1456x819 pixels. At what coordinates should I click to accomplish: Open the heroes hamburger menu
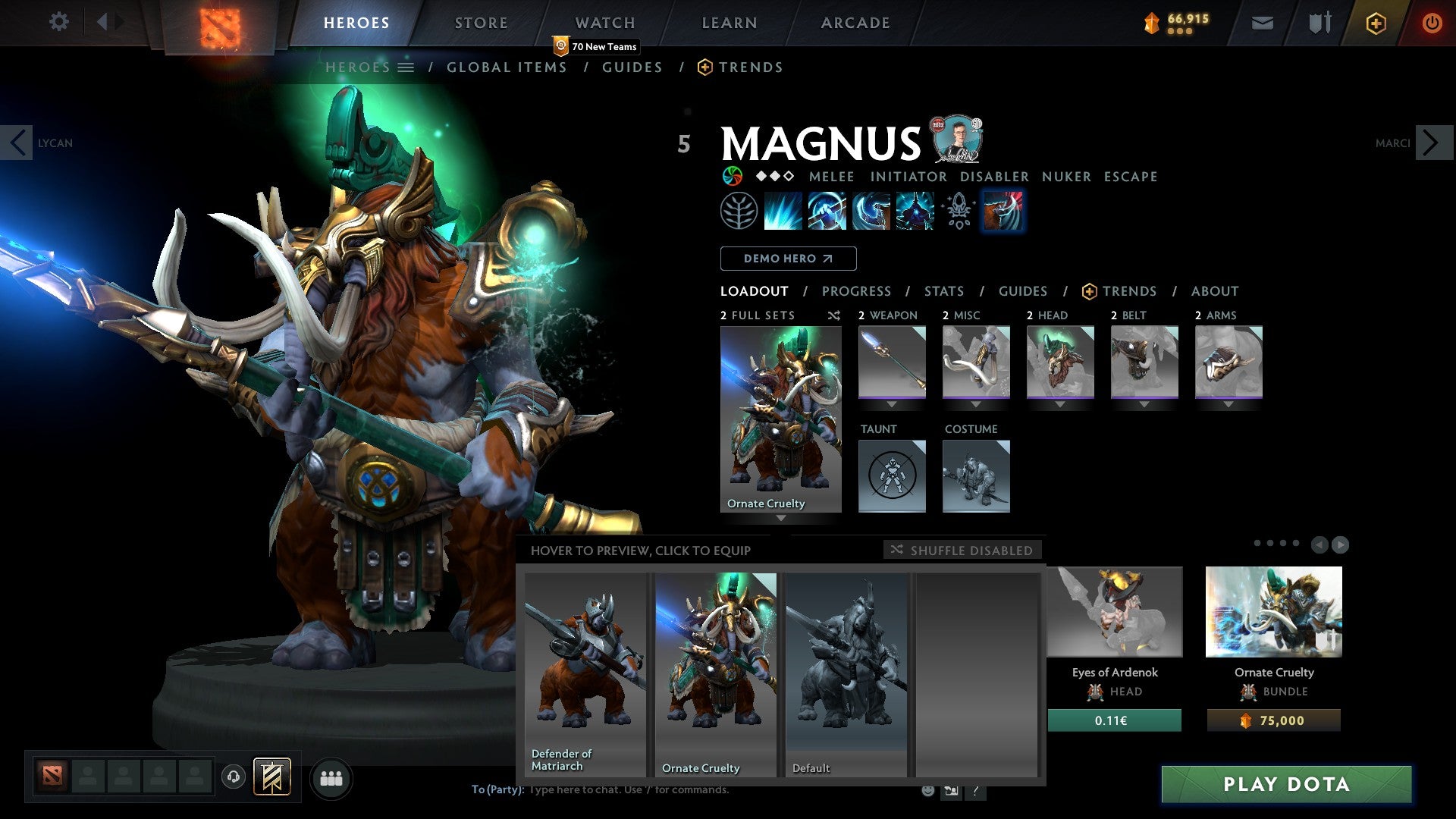tap(407, 67)
